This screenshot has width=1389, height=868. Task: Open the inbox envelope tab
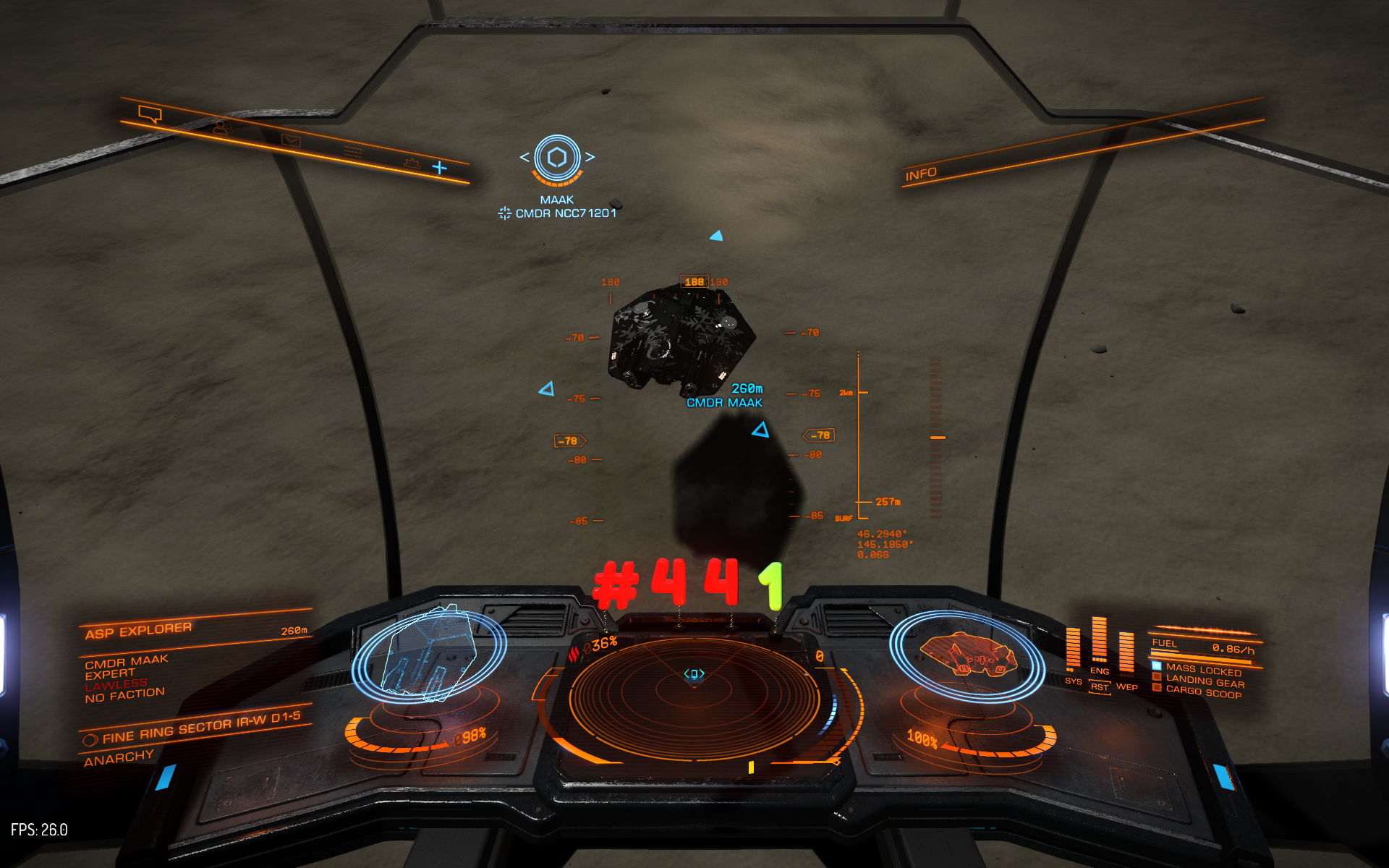tap(291, 140)
